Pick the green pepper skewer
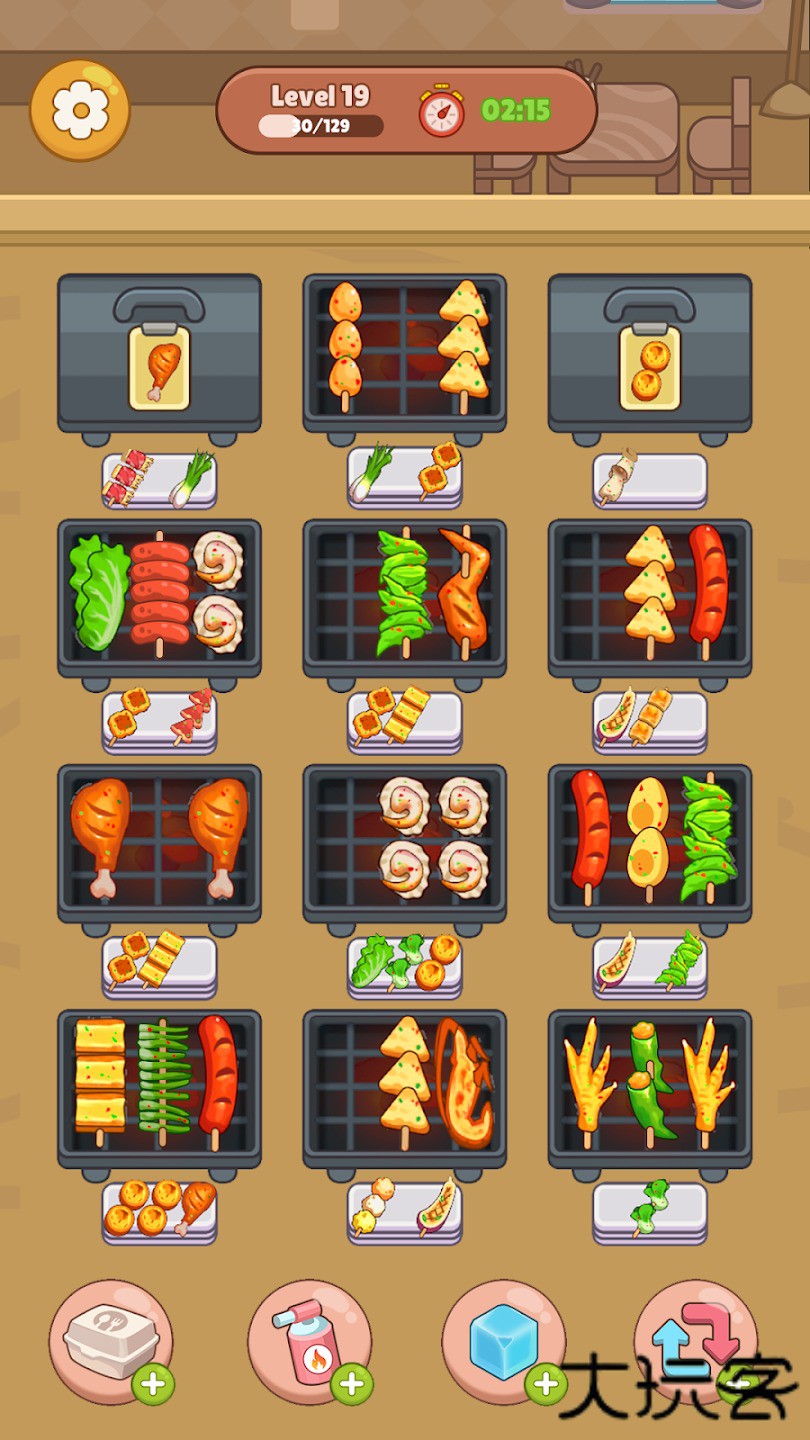 tap(650, 1082)
